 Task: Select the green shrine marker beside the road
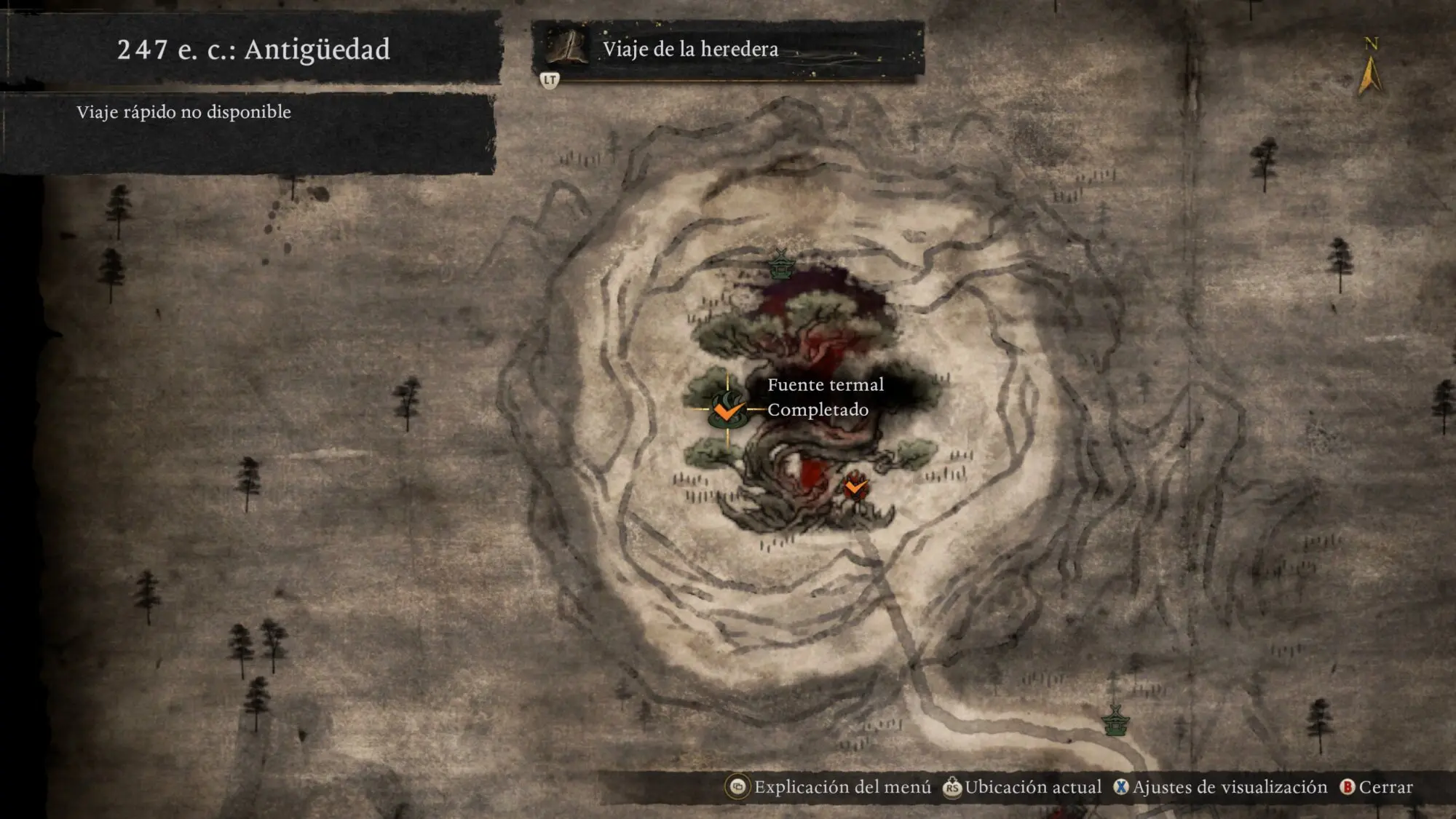[1115, 720]
